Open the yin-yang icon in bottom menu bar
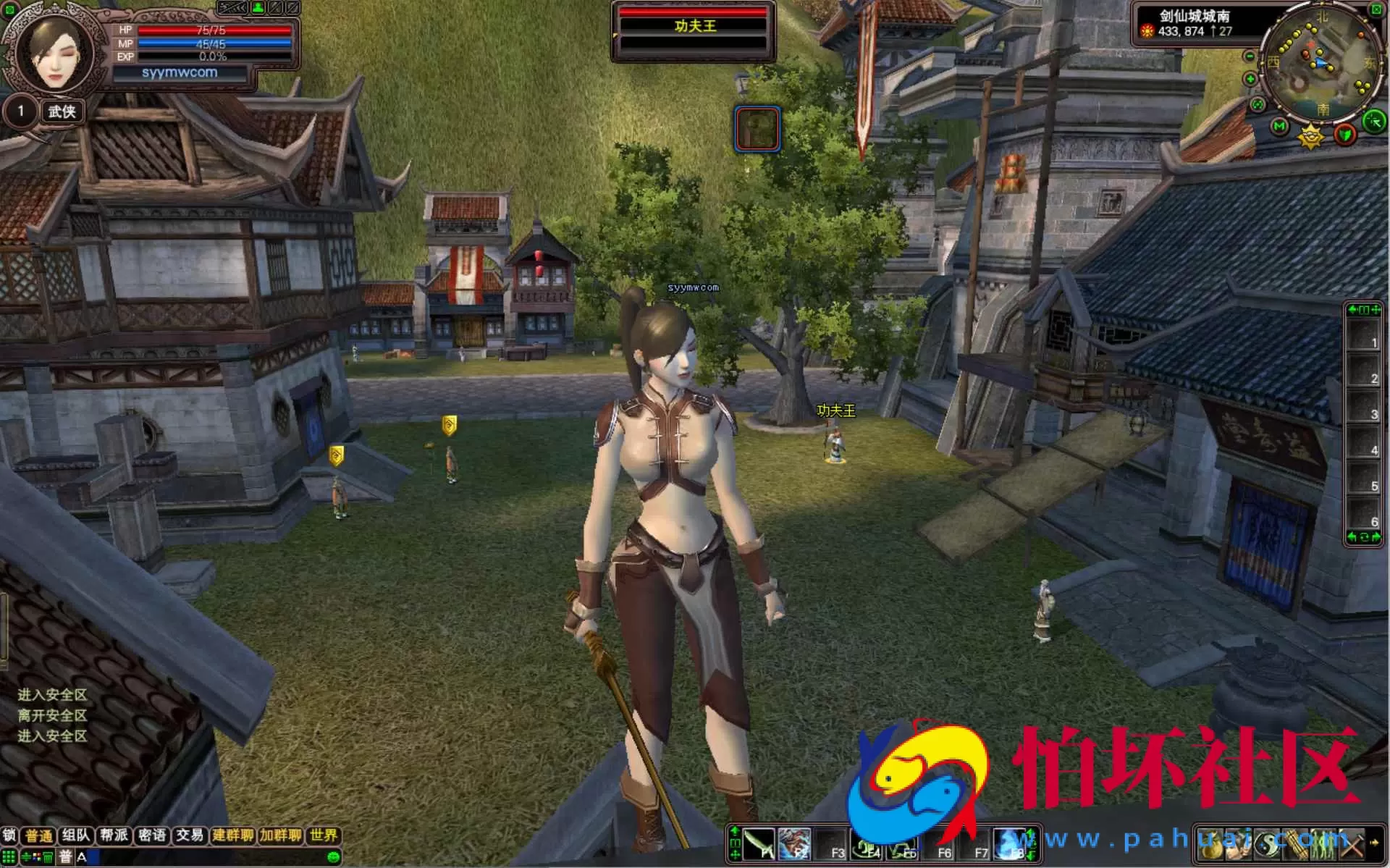Image resolution: width=1390 pixels, height=868 pixels. click(1267, 843)
